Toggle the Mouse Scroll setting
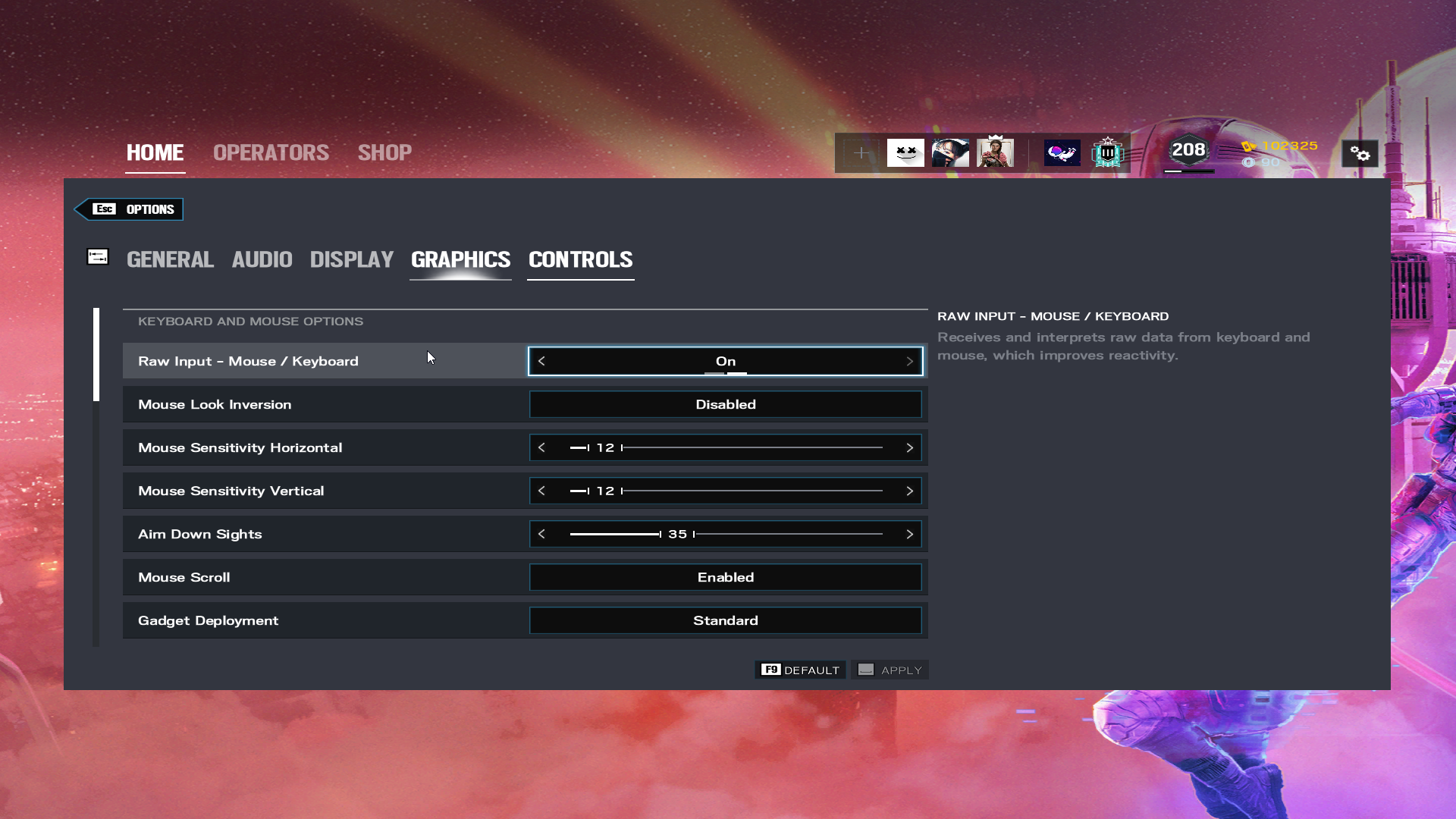Image resolution: width=1456 pixels, height=819 pixels. (725, 578)
